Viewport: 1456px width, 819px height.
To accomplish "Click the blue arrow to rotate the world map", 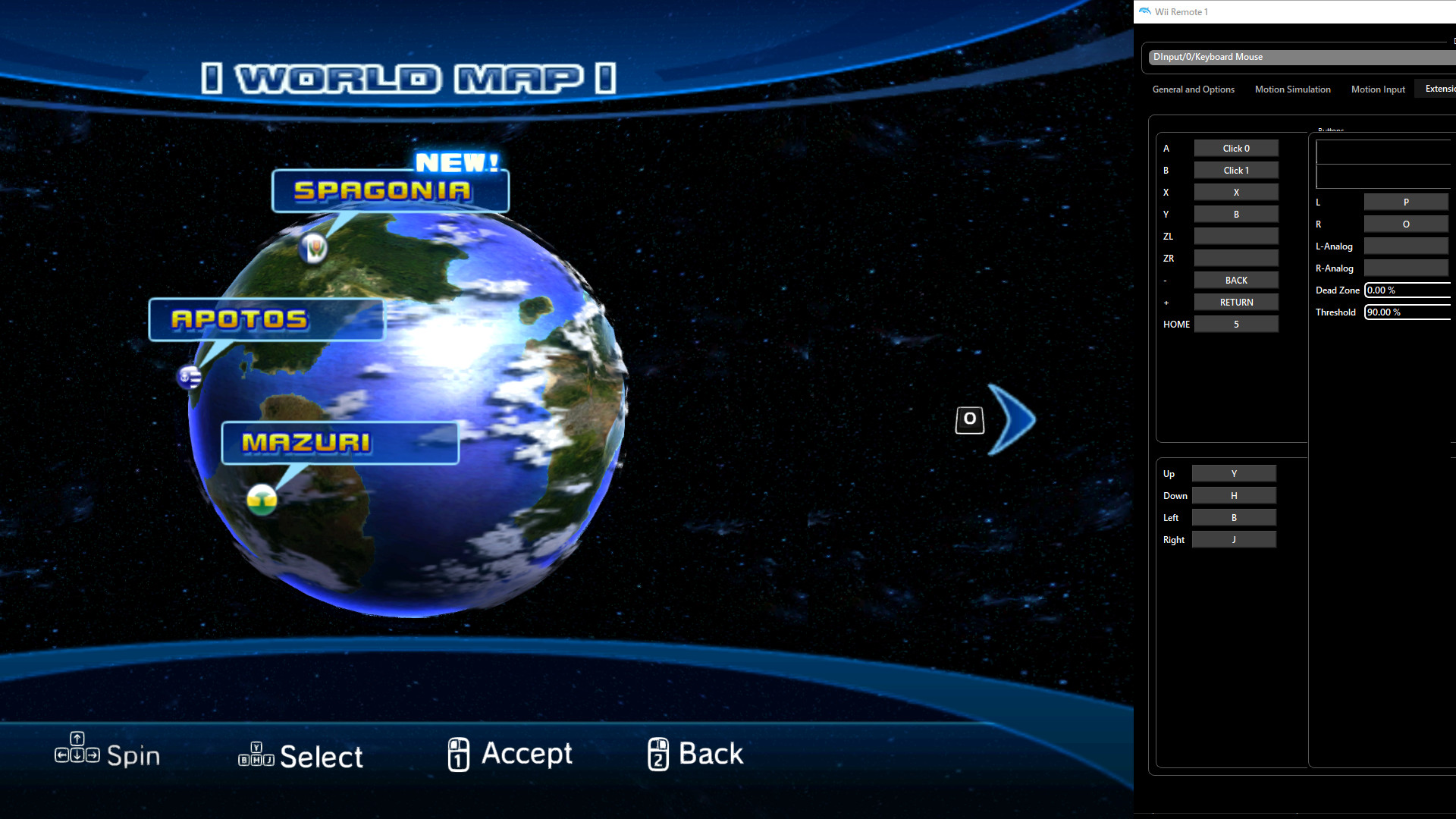I will pos(1014,418).
